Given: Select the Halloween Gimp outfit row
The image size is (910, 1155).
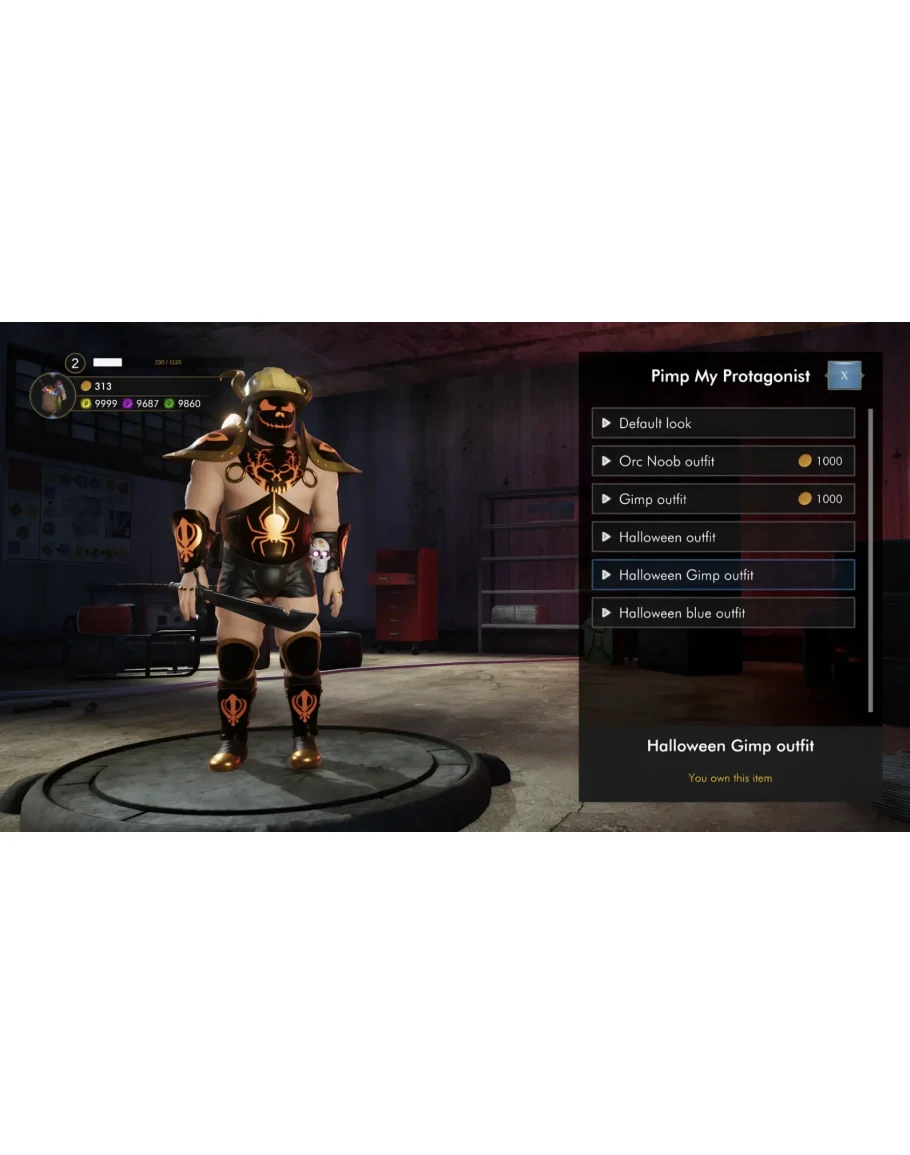Looking at the screenshot, I should pyautogui.click(x=723, y=575).
